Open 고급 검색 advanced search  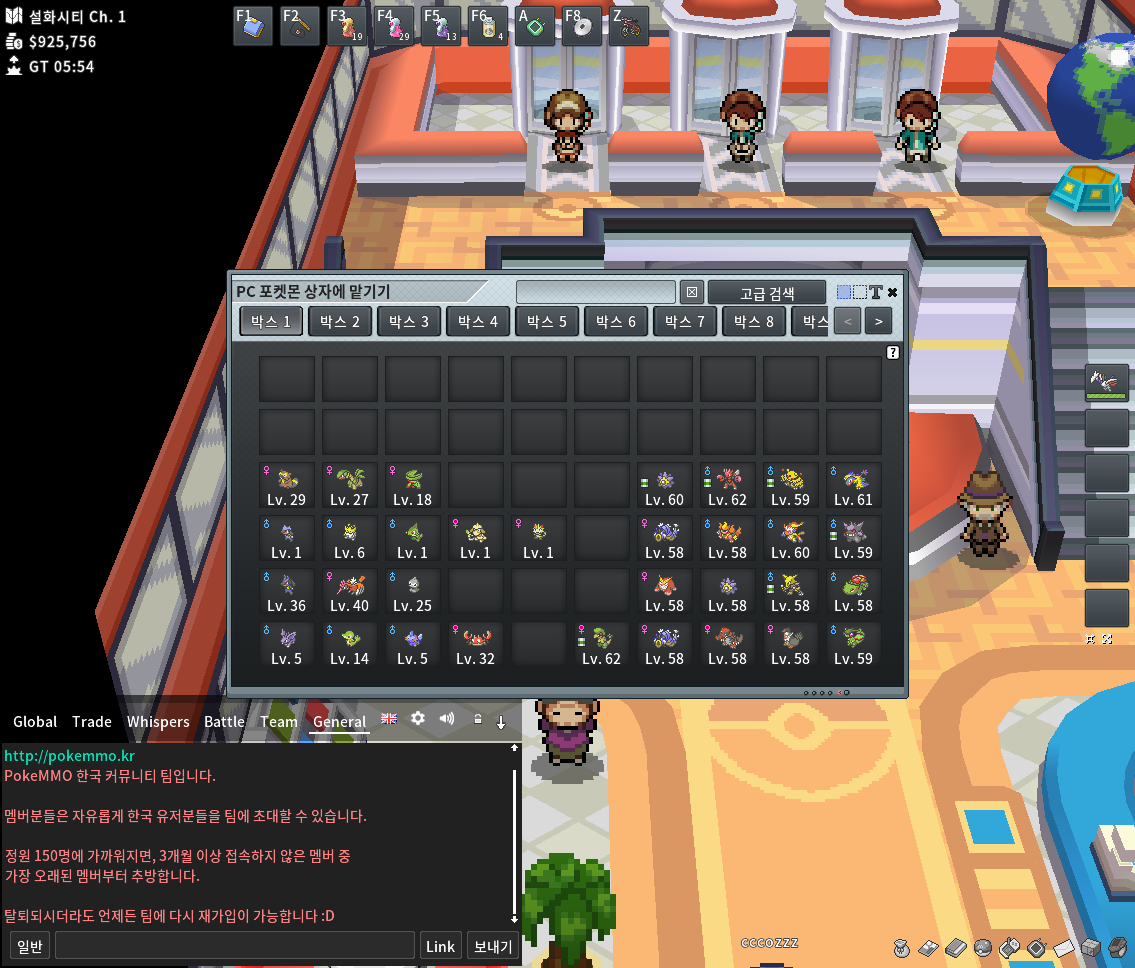tap(767, 293)
